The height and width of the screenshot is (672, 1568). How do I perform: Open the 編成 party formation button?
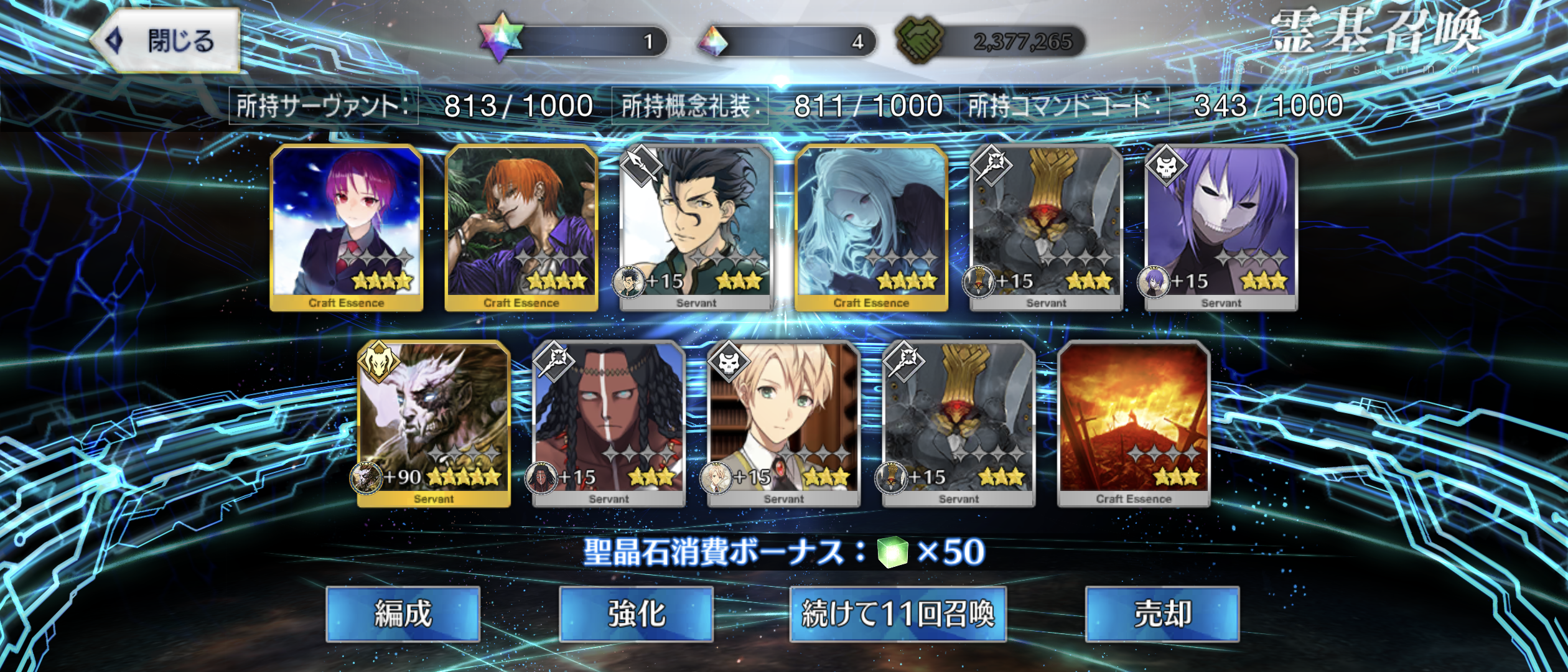tap(403, 614)
